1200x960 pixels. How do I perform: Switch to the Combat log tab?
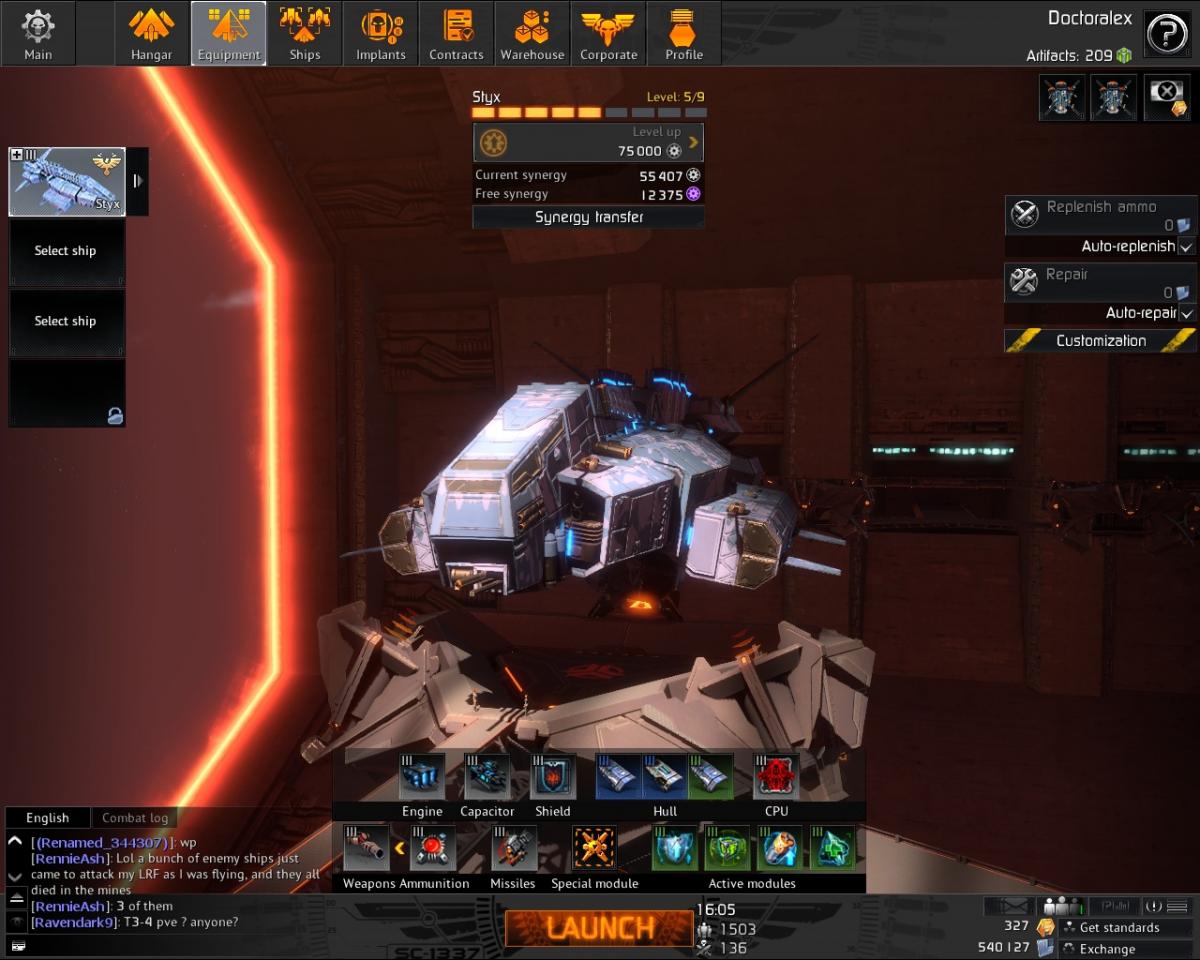(x=135, y=818)
